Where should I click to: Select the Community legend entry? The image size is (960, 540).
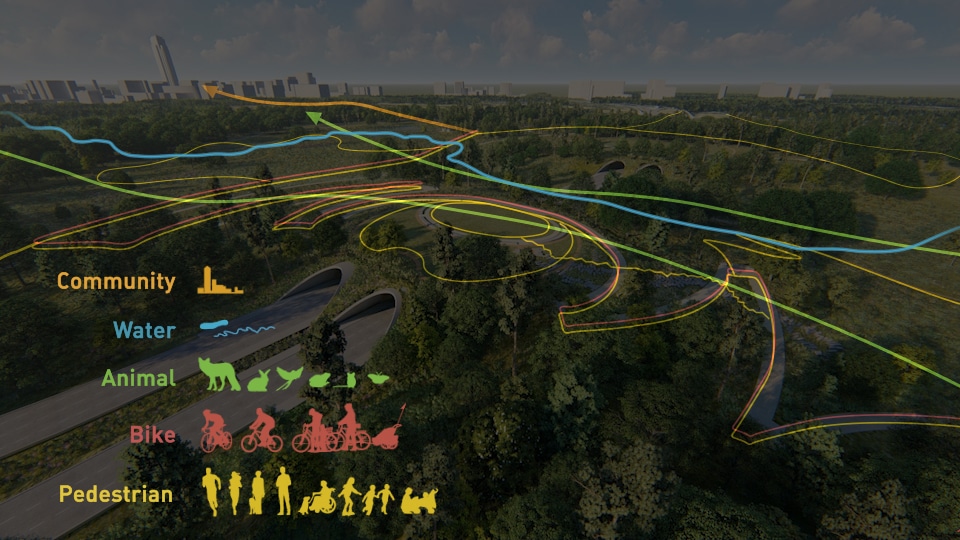pos(116,282)
